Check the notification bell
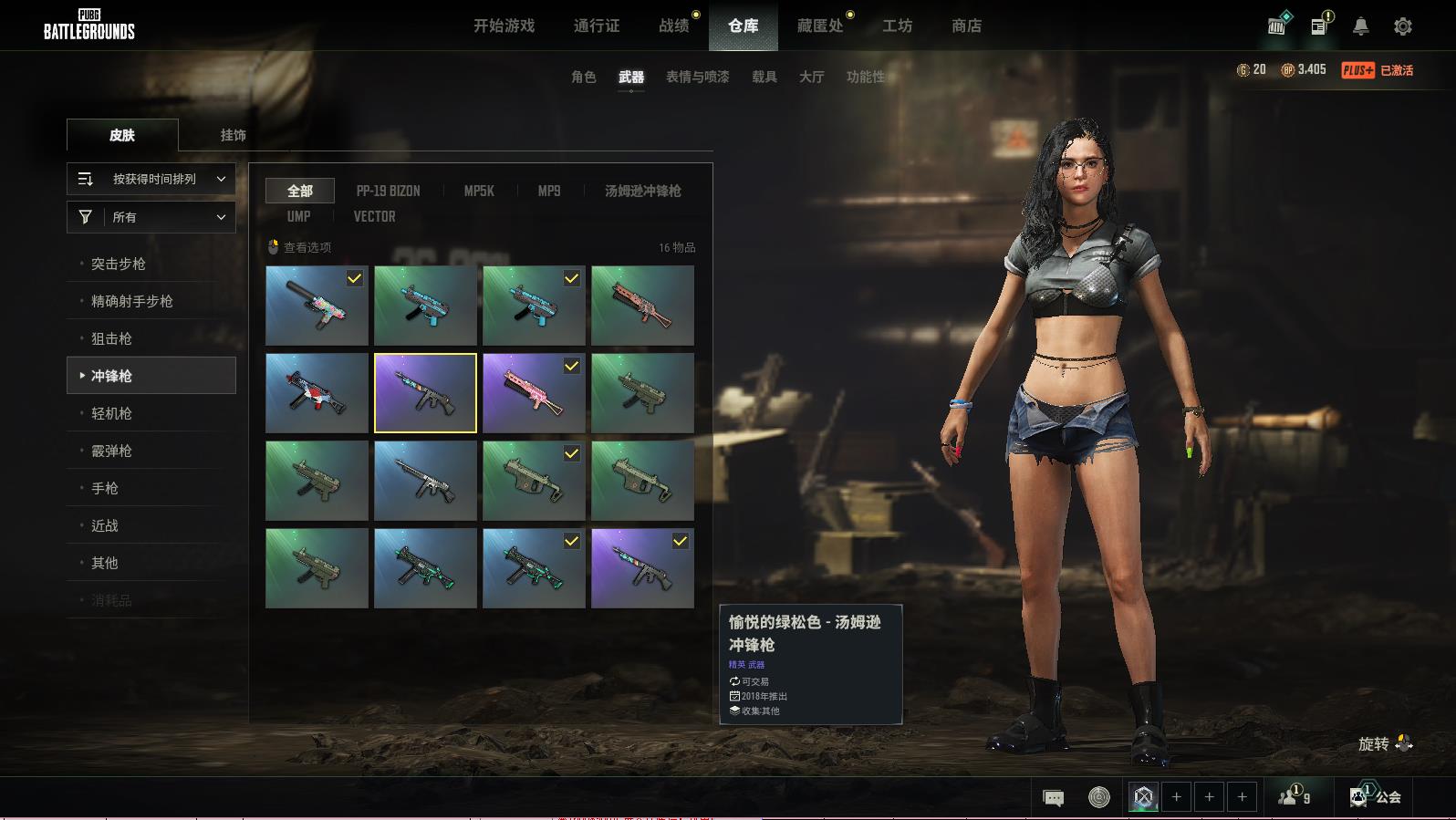Image resolution: width=1456 pixels, height=820 pixels. 1360,26
